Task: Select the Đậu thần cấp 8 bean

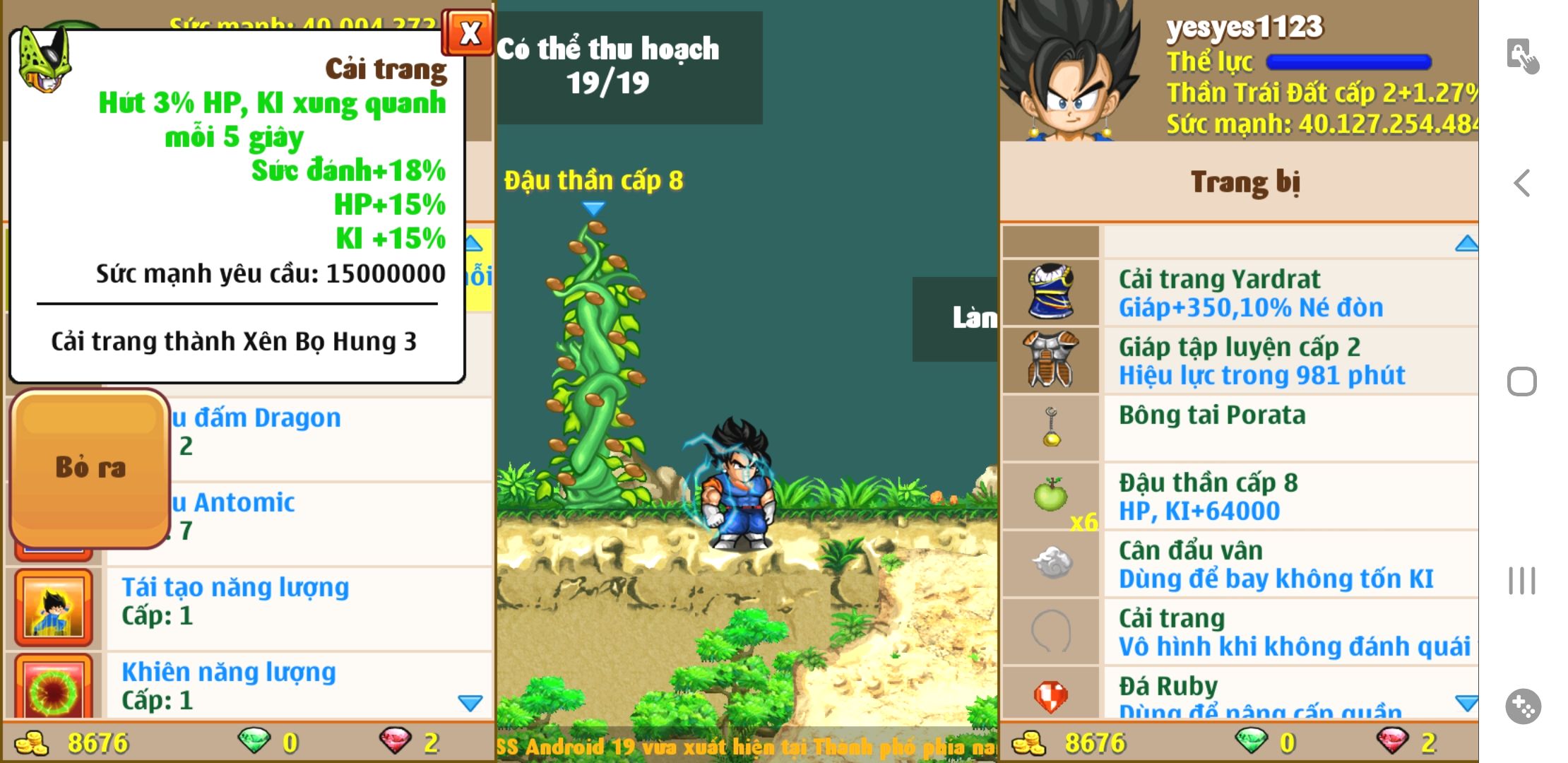Action: (x=1208, y=496)
